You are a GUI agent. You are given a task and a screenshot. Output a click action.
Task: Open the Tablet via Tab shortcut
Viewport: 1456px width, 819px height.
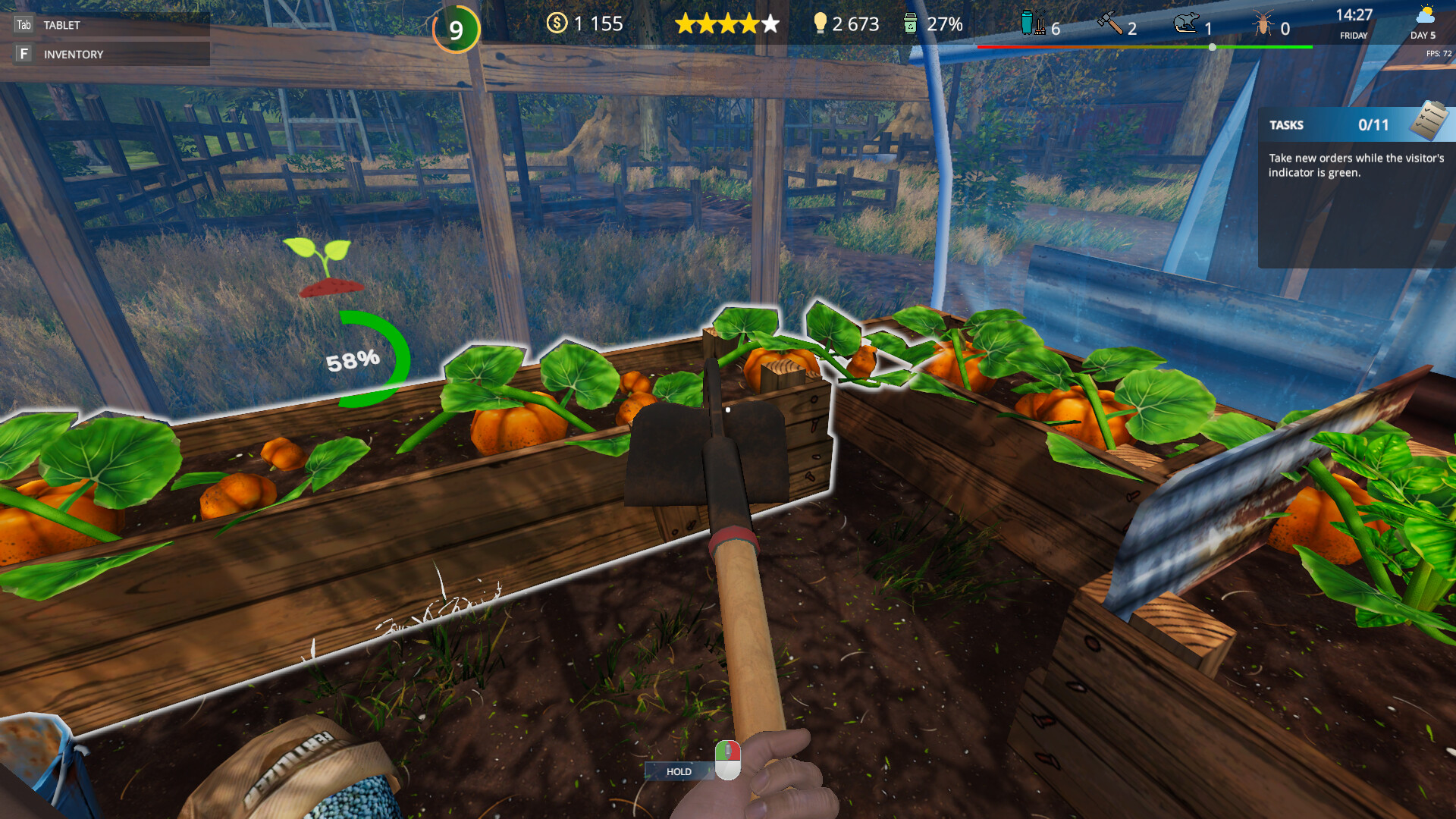61,24
